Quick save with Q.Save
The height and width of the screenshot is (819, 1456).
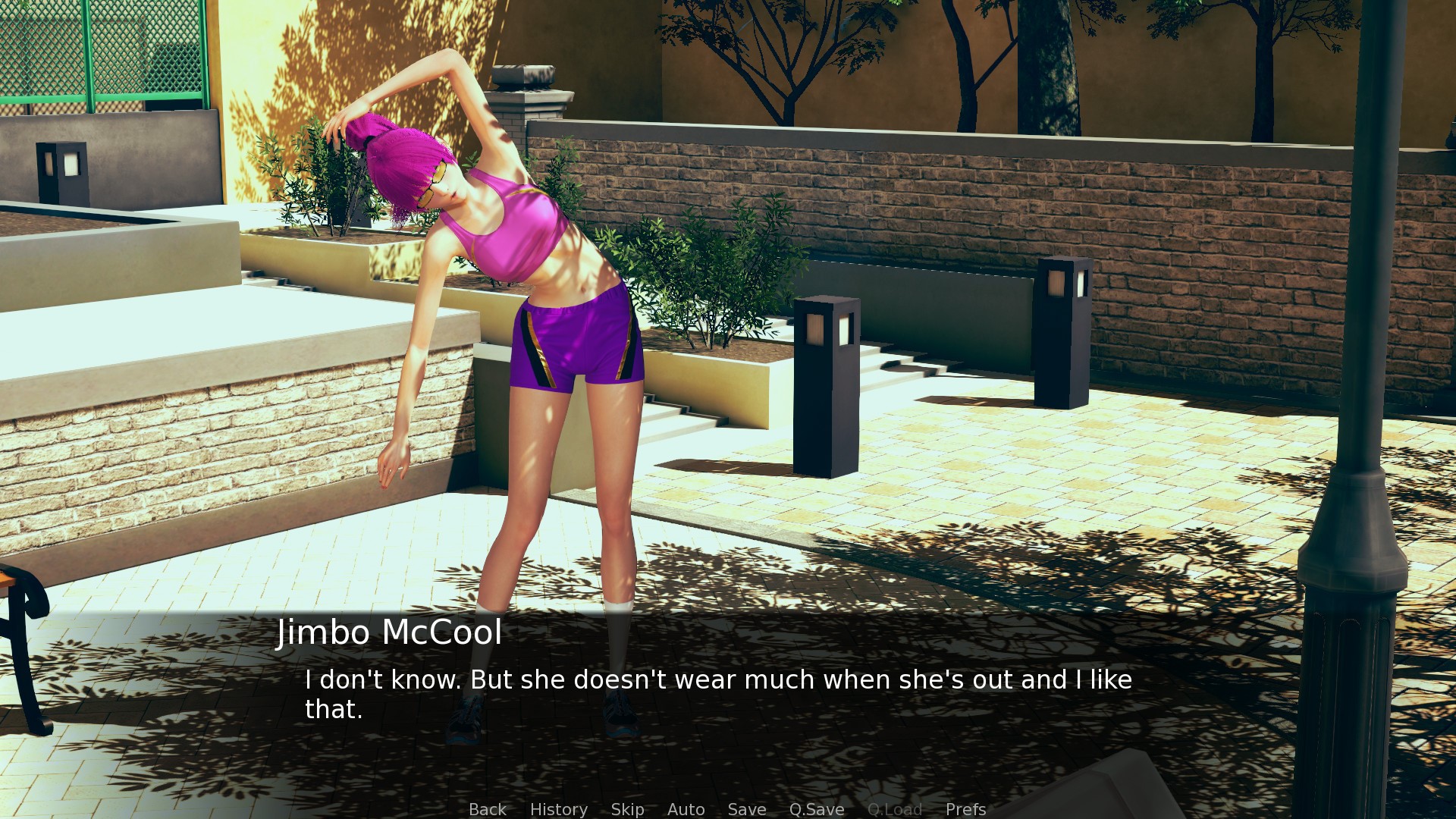pyautogui.click(x=816, y=809)
